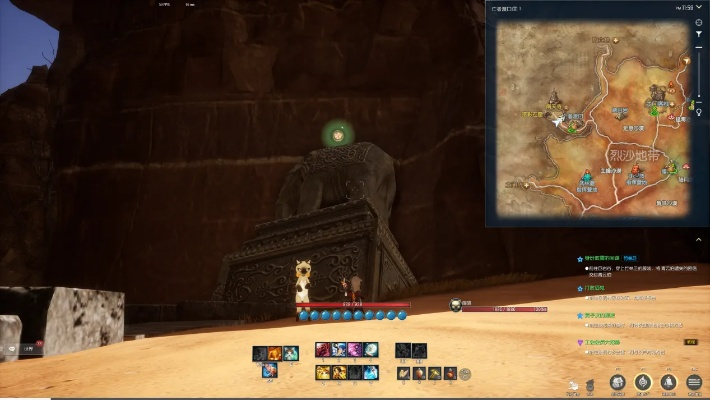The height and width of the screenshot is (400, 710).
Task: Open the swirl-icon round menu button
Action: (643, 382)
